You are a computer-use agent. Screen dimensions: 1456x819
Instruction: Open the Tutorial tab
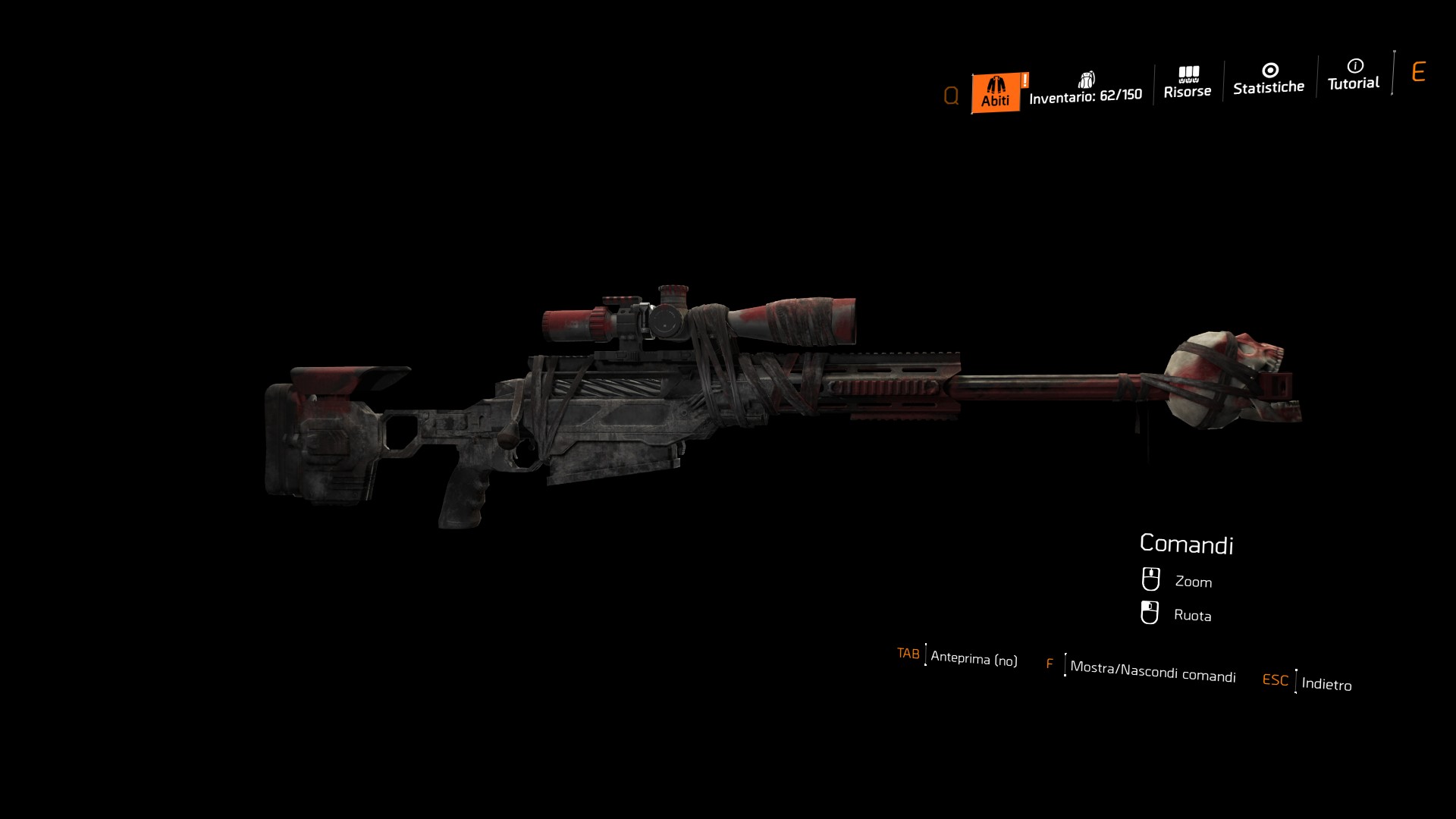pos(1354,76)
